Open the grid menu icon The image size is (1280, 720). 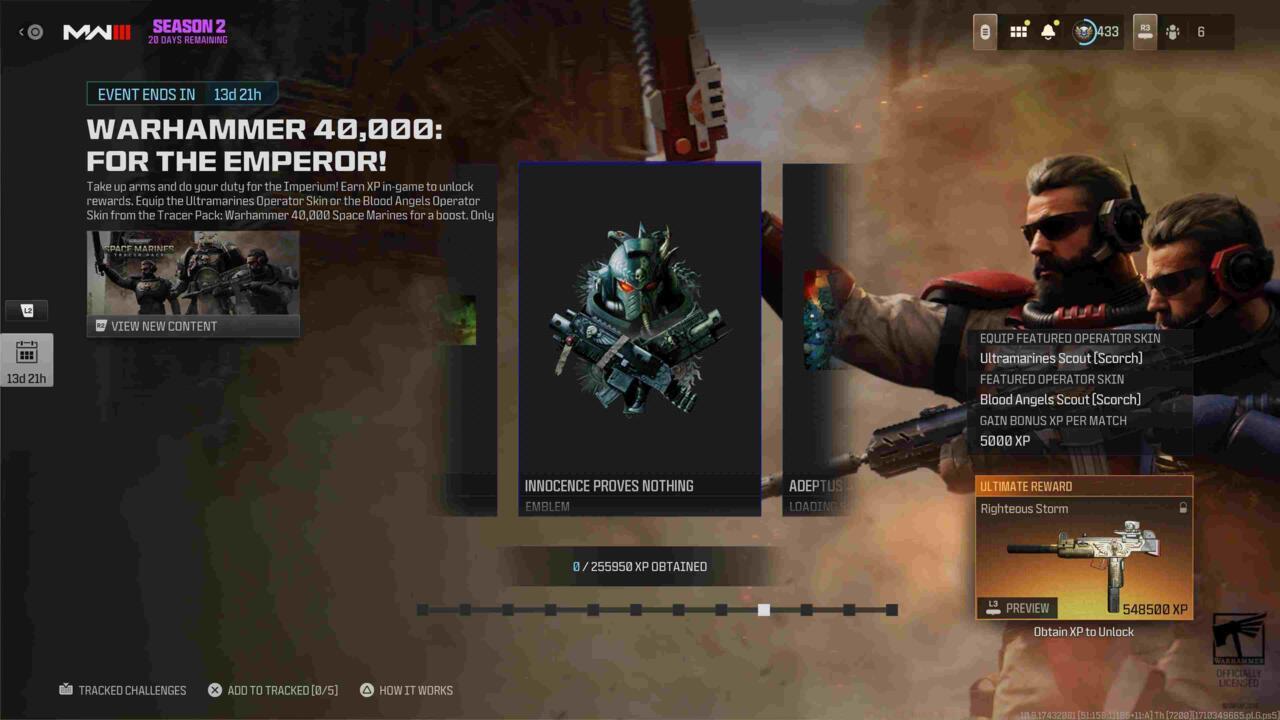click(1018, 32)
